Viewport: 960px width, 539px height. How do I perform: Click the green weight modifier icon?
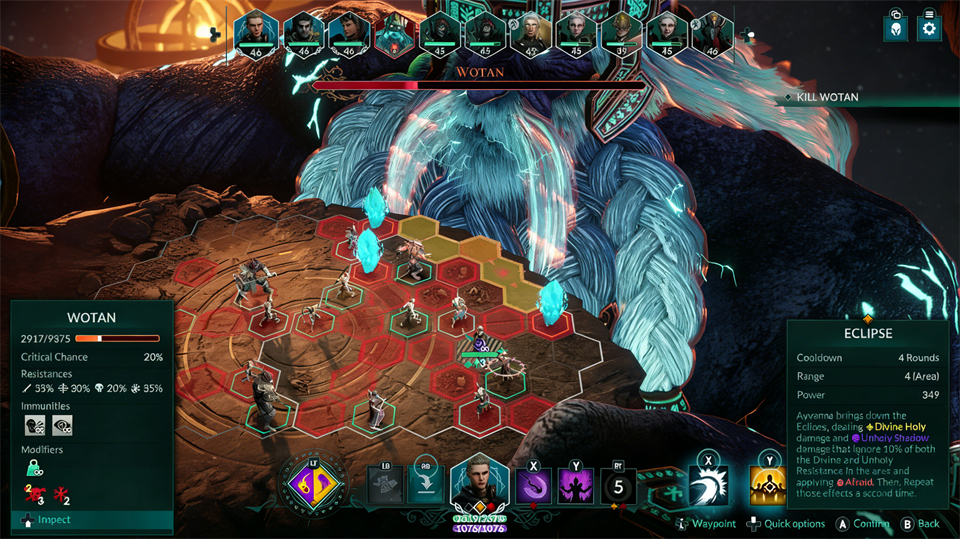click(x=33, y=470)
